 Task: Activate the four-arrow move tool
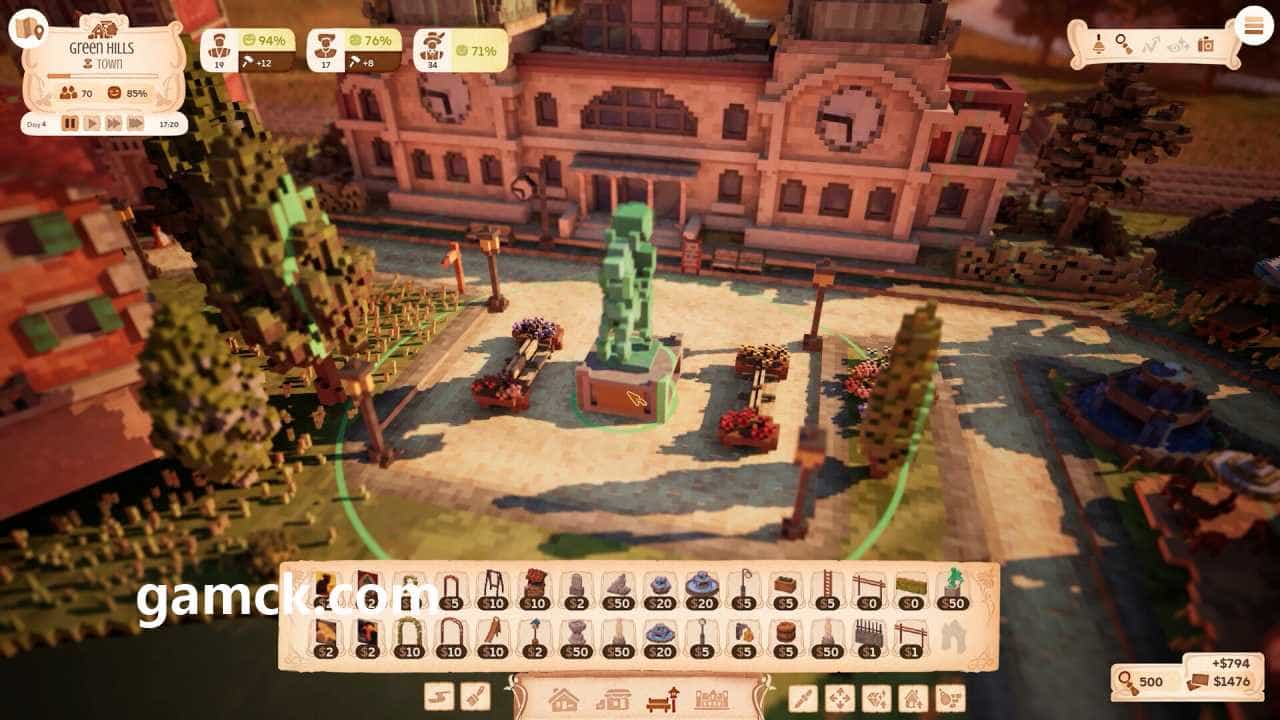click(x=839, y=697)
